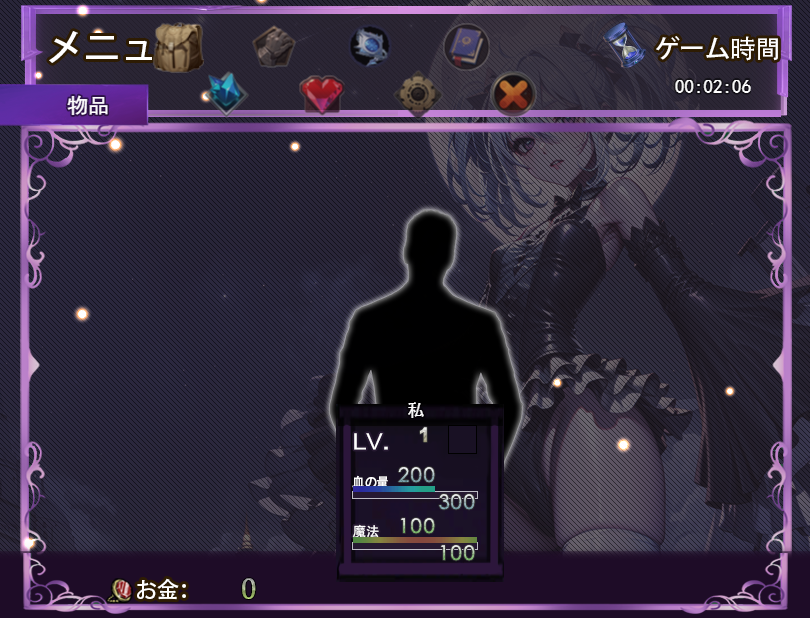Image resolution: width=810 pixels, height=618 pixels.
Task: Open settings with the gear icon
Action: point(418,94)
